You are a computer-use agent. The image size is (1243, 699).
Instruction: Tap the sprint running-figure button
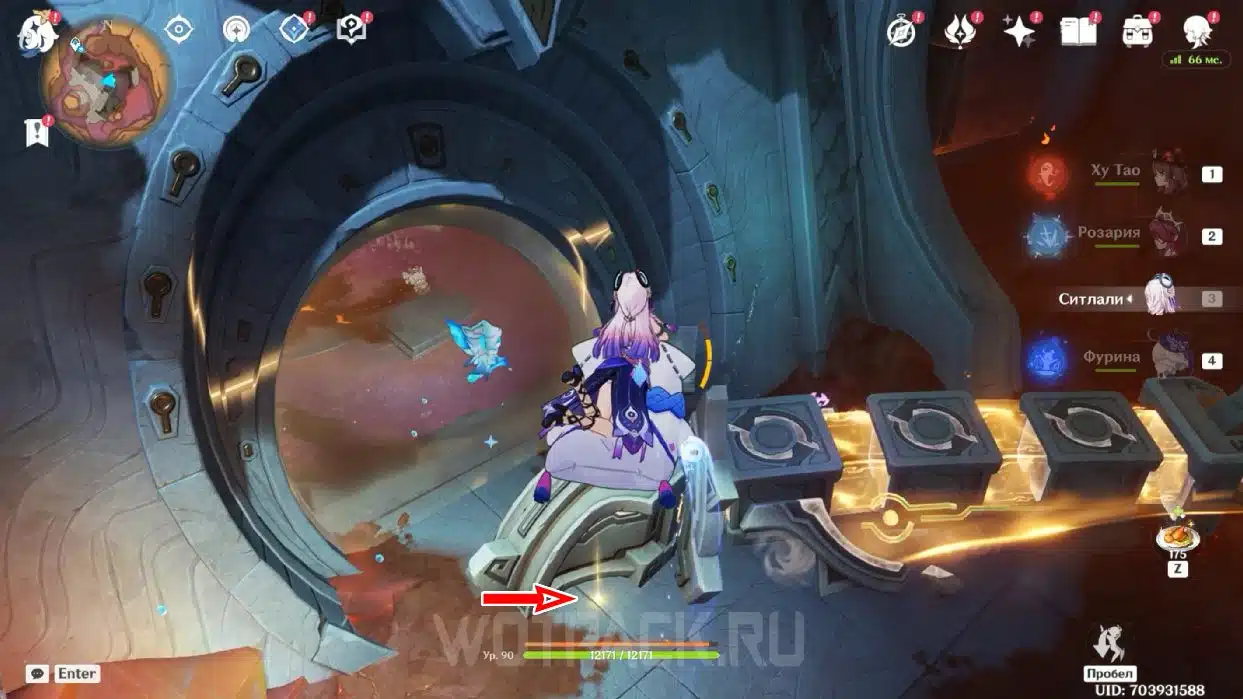1110,644
